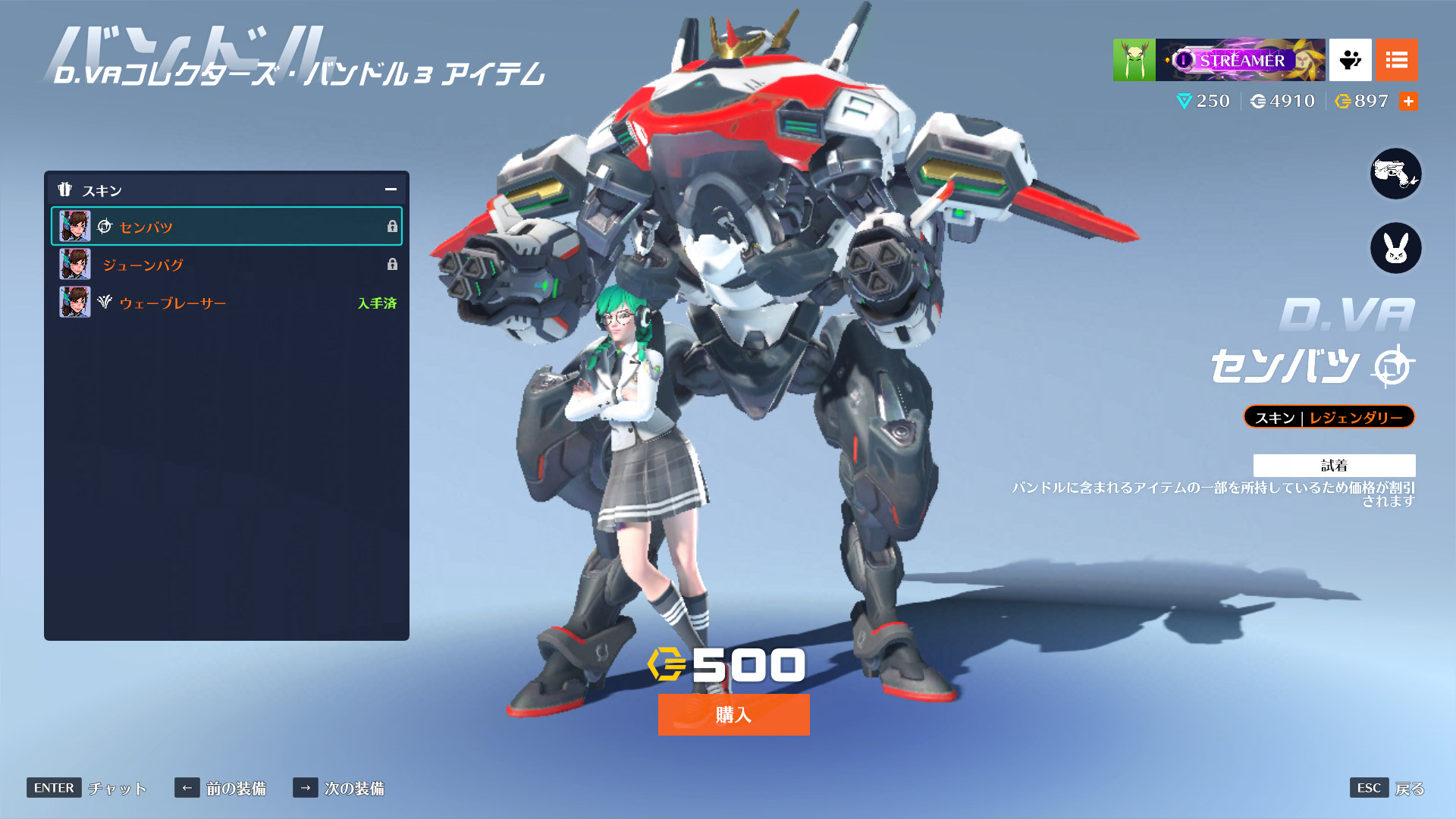This screenshot has height=819, width=1456.
Task: Click the orange 購入 purchase button
Action: pyautogui.click(x=733, y=714)
